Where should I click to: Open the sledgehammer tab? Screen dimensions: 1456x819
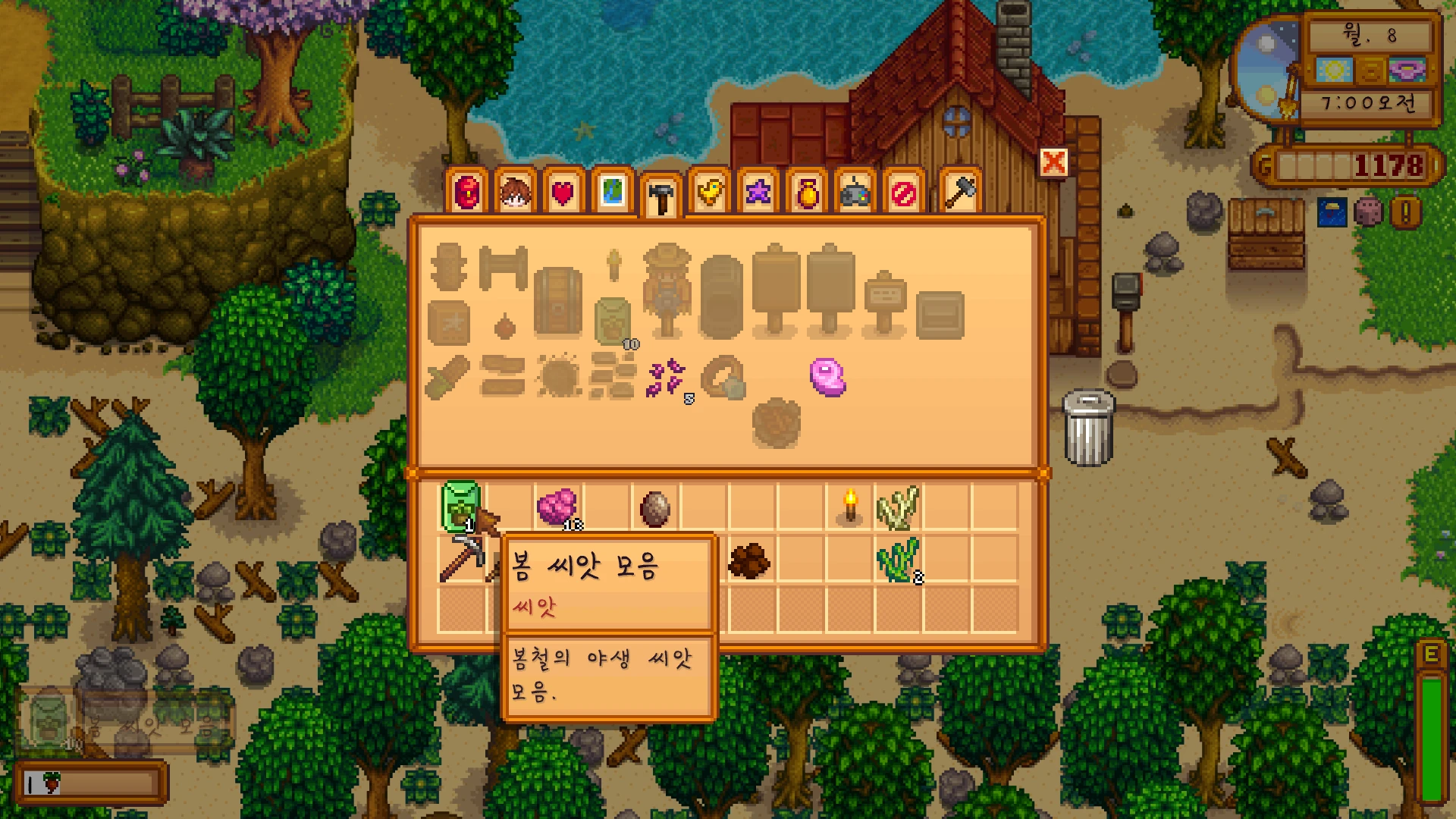(960, 193)
